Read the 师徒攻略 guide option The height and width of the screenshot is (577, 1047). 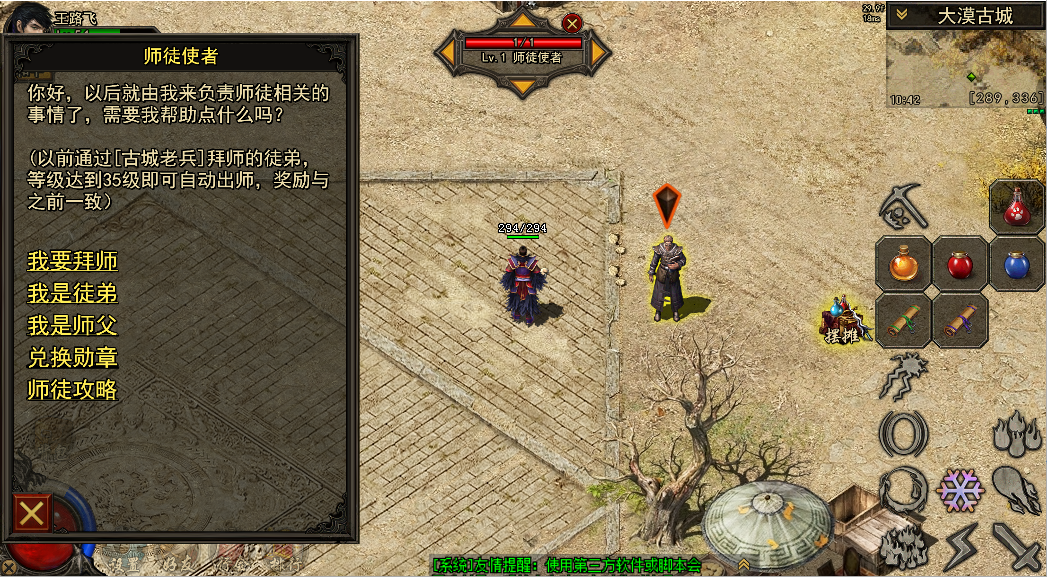point(72,390)
